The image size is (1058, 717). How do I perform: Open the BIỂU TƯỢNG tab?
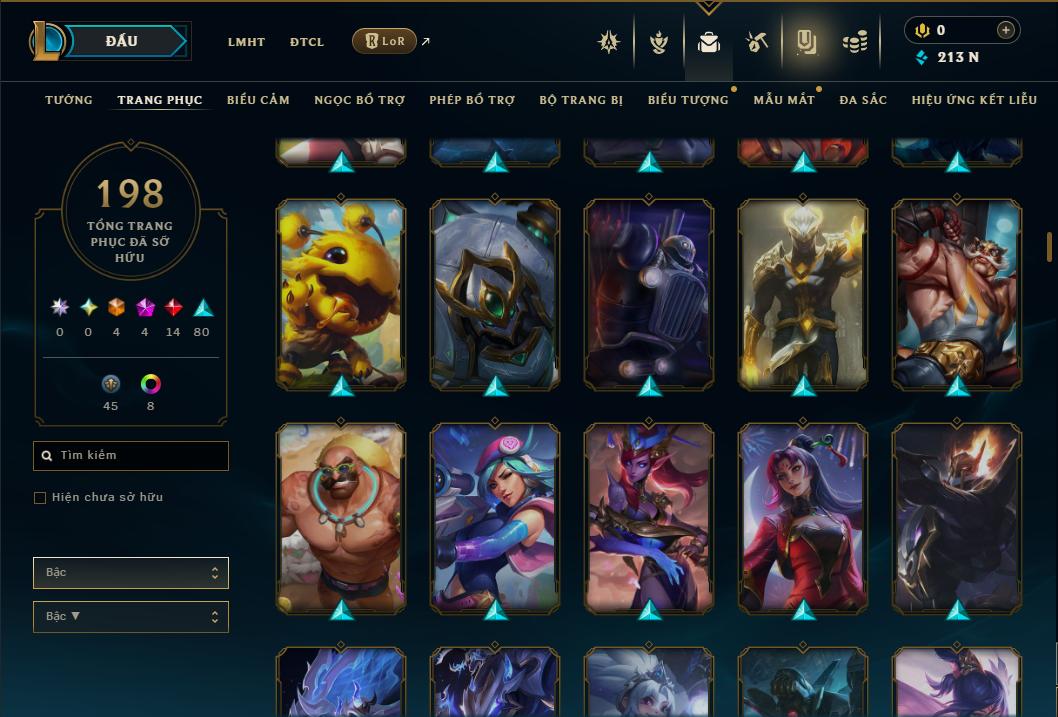688,100
